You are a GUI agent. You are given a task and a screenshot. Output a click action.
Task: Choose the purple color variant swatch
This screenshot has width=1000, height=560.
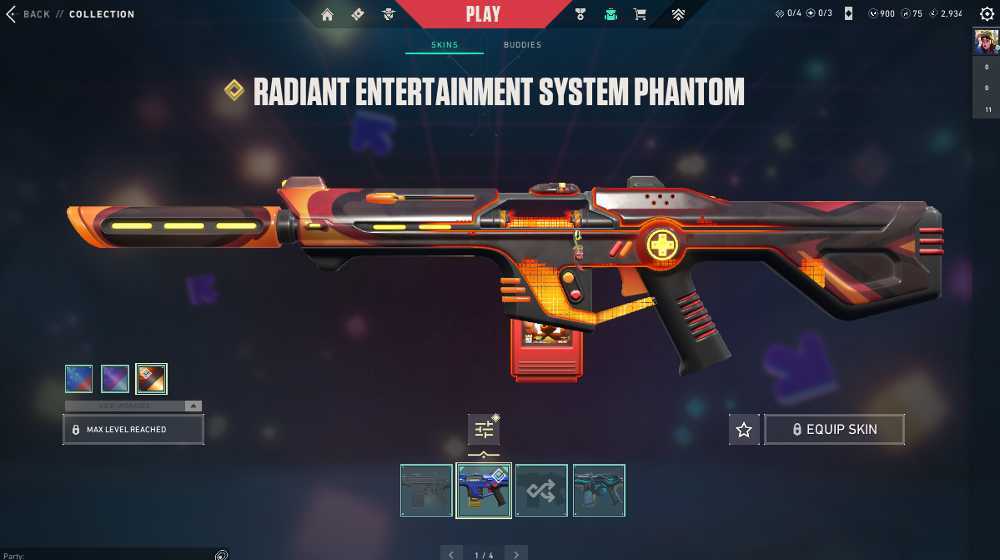click(x=115, y=378)
